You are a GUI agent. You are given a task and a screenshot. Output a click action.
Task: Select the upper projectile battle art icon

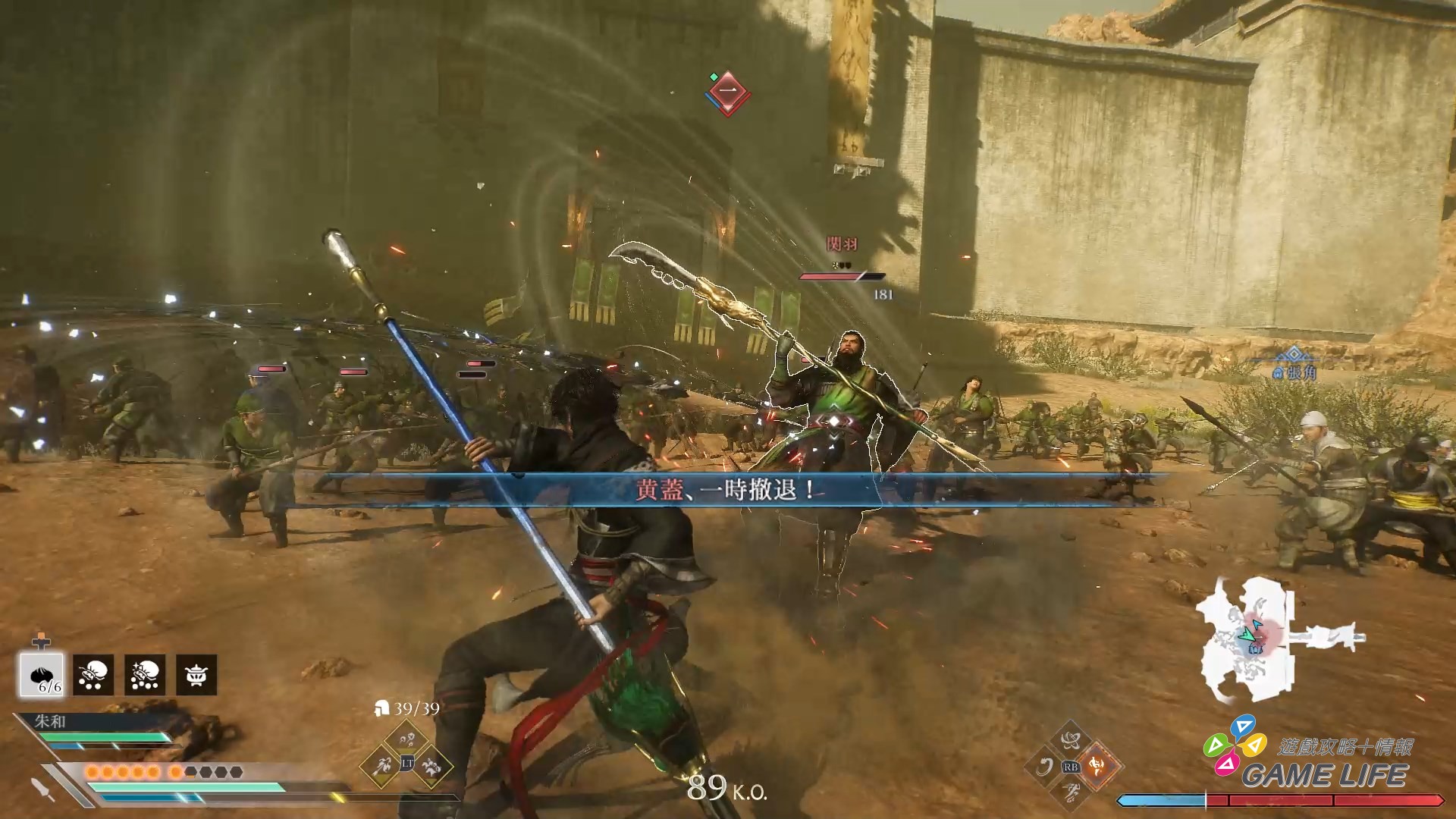tap(406, 739)
